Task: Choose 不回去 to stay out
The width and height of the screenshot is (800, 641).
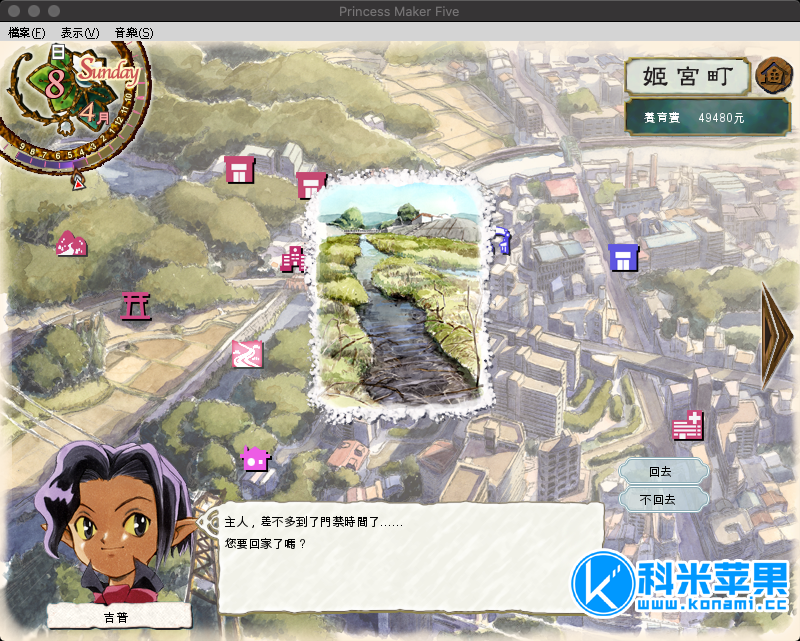Action: (662, 499)
